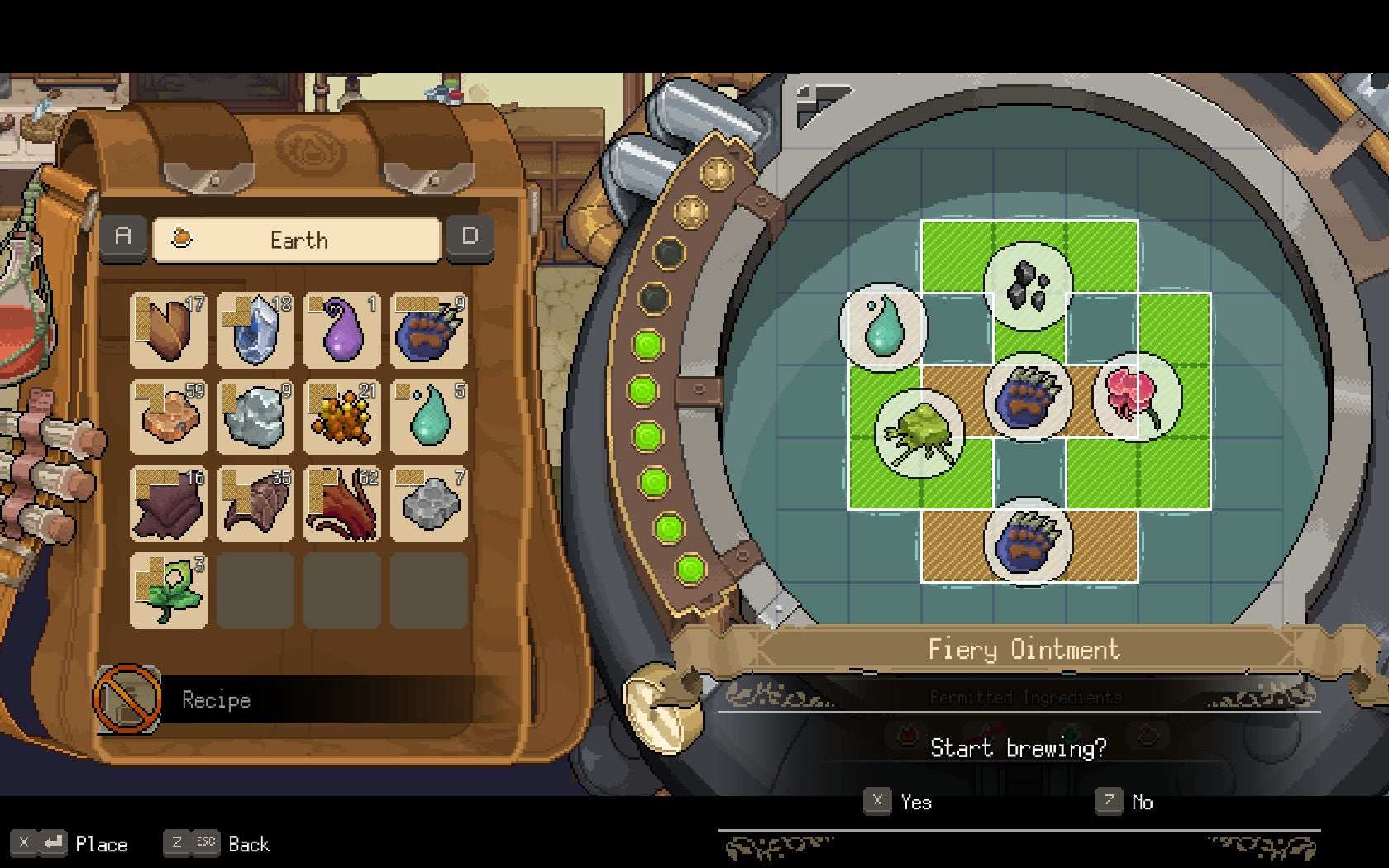Image resolution: width=1389 pixels, height=868 pixels.
Task: Pick the orange rock slab with count 59
Action: pyautogui.click(x=169, y=417)
